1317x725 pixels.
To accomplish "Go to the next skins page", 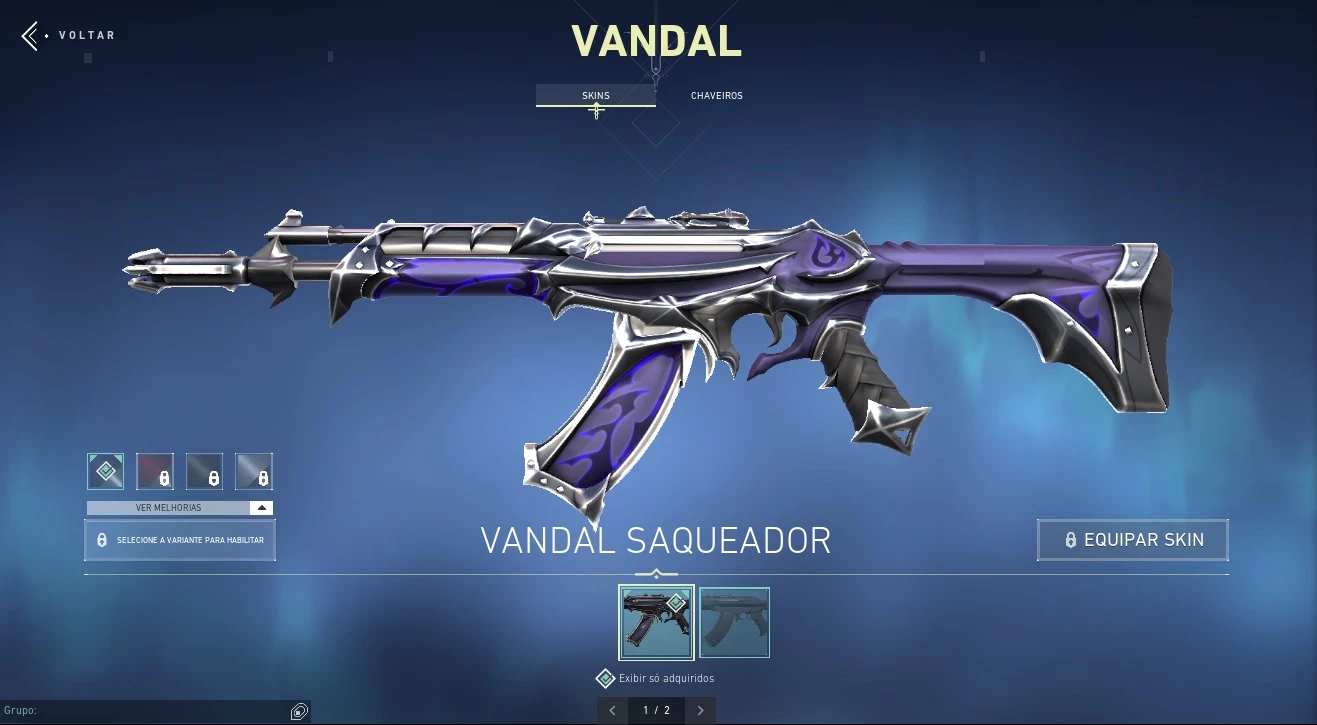I will tap(700, 711).
